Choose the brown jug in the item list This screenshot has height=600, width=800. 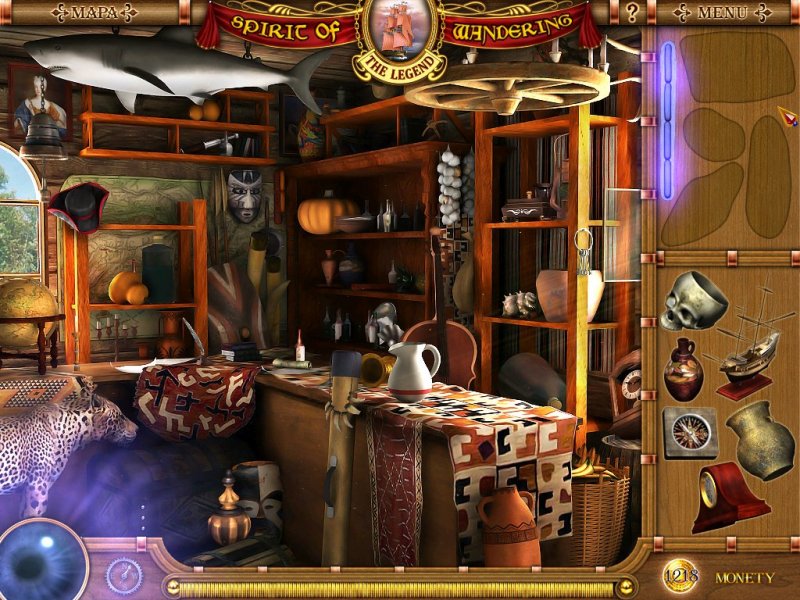coord(684,368)
